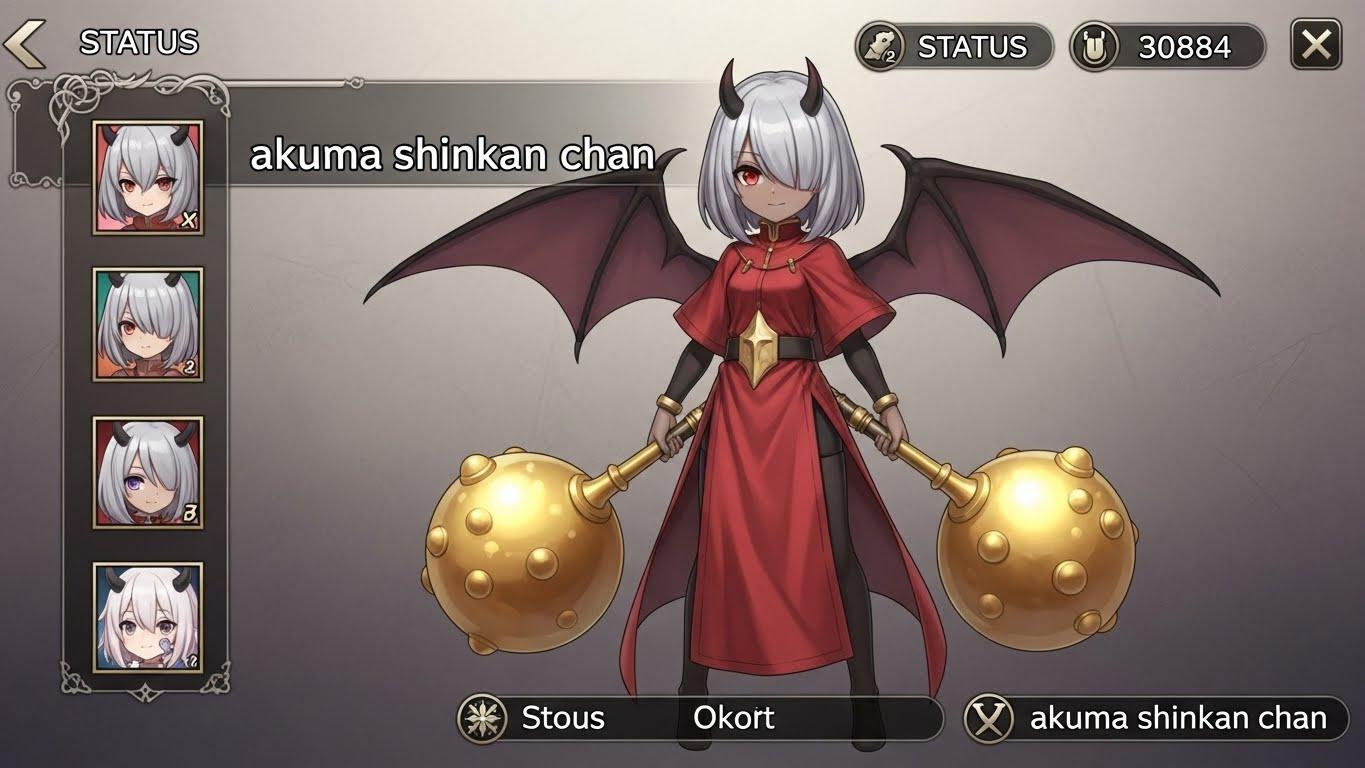The height and width of the screenshot is (768, 1365).
Task: Pick the purple-eyed portrait marked 3
Action: click(148, 472)
